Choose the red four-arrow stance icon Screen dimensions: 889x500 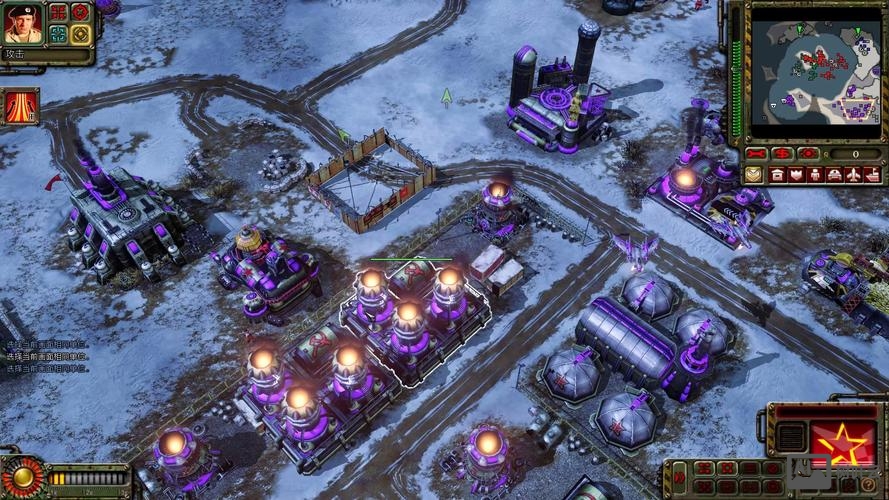point(58,12)
